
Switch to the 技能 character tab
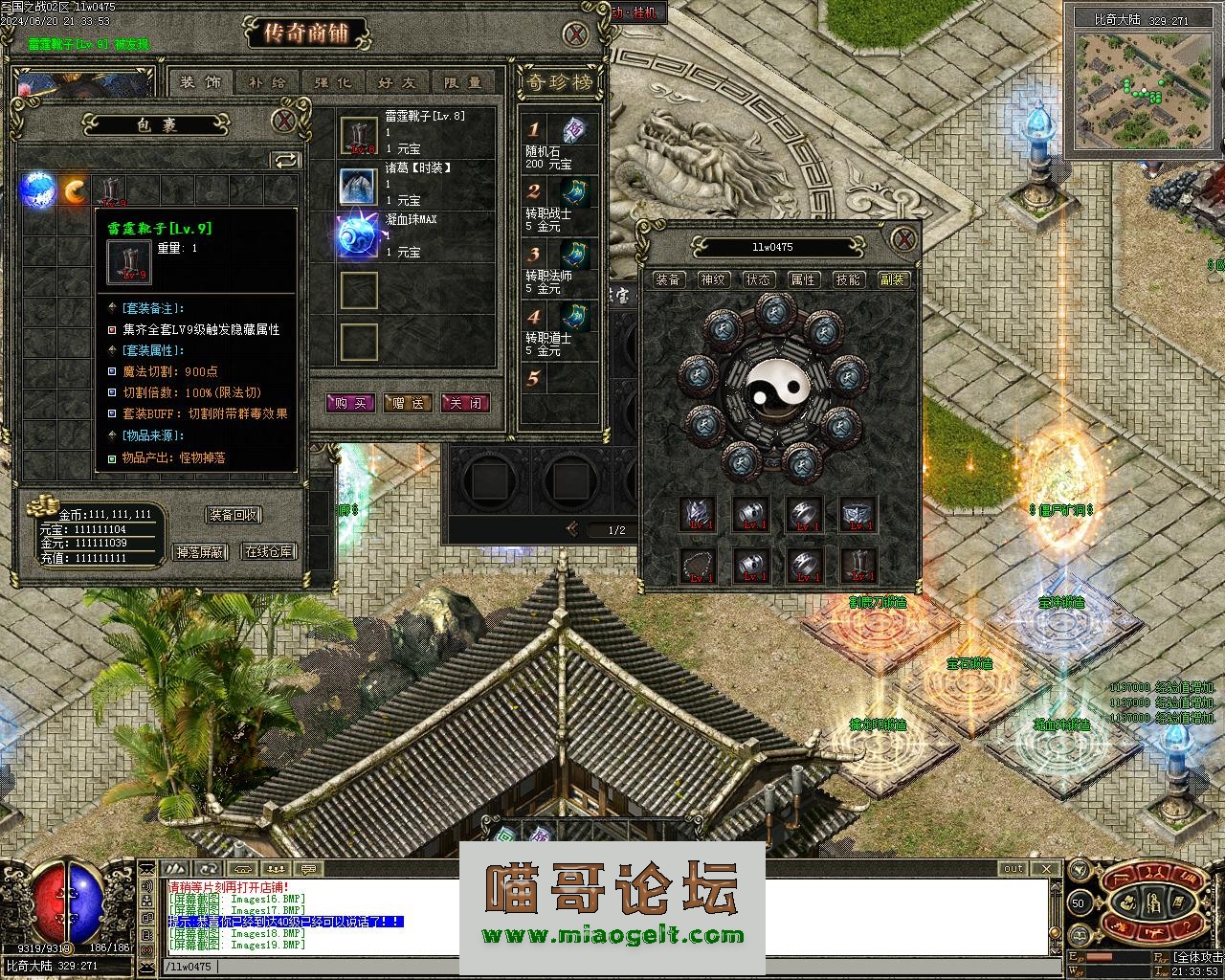[848, 279]
